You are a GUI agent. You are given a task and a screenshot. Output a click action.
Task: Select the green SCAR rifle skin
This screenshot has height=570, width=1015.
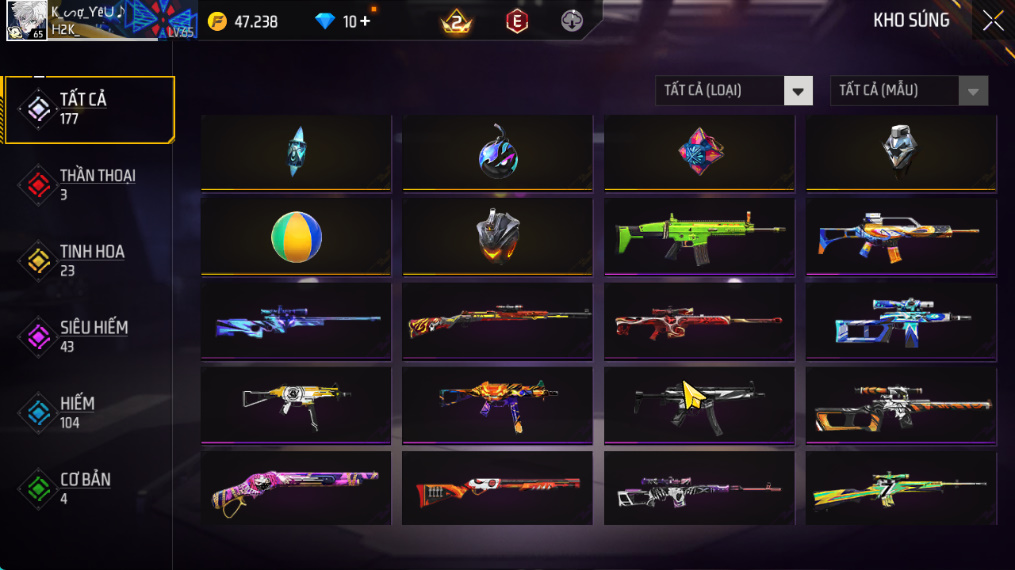tap(699, 237)
